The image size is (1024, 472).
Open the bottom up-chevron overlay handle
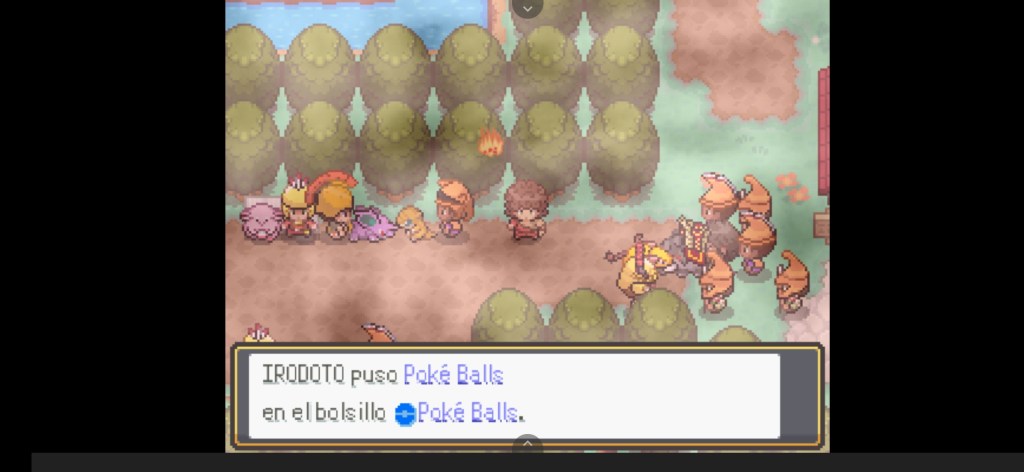(x=527, y=443)
